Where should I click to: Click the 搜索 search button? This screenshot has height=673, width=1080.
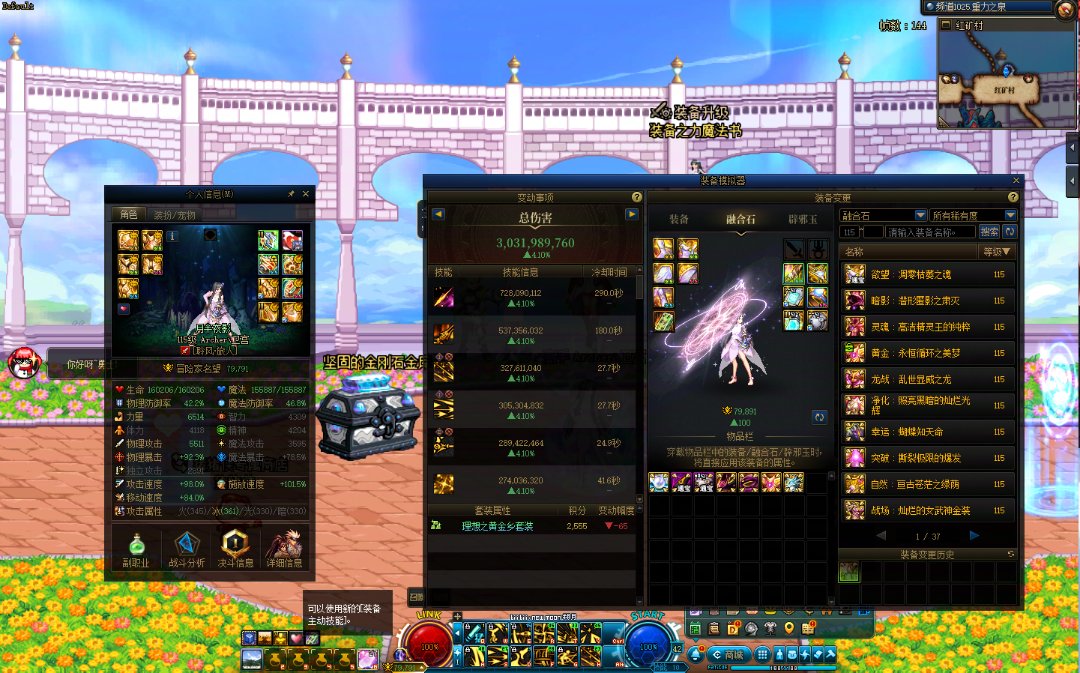(x=989, y=232)
